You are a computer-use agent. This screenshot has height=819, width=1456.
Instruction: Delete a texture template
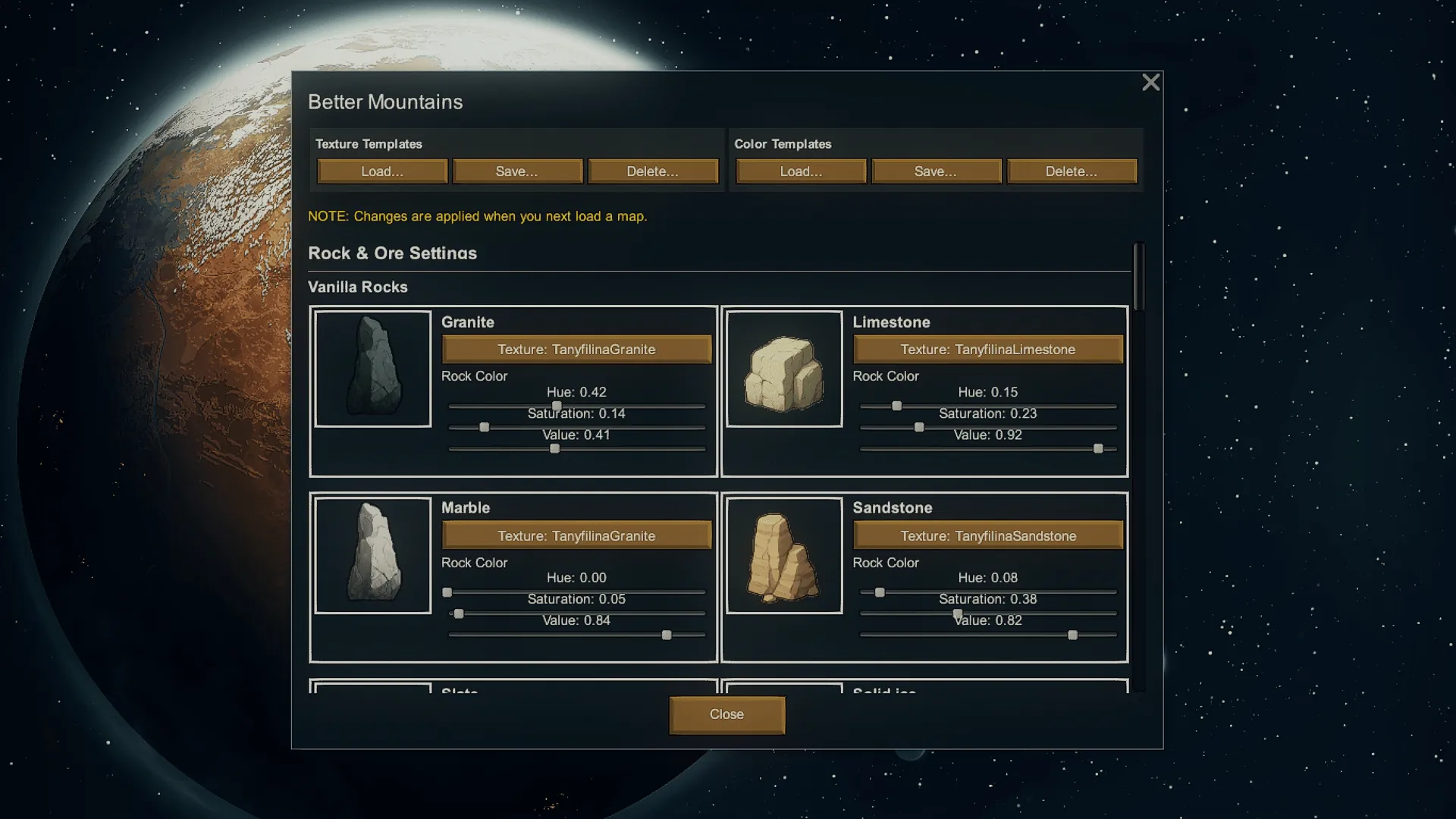(x=652, y=171)
